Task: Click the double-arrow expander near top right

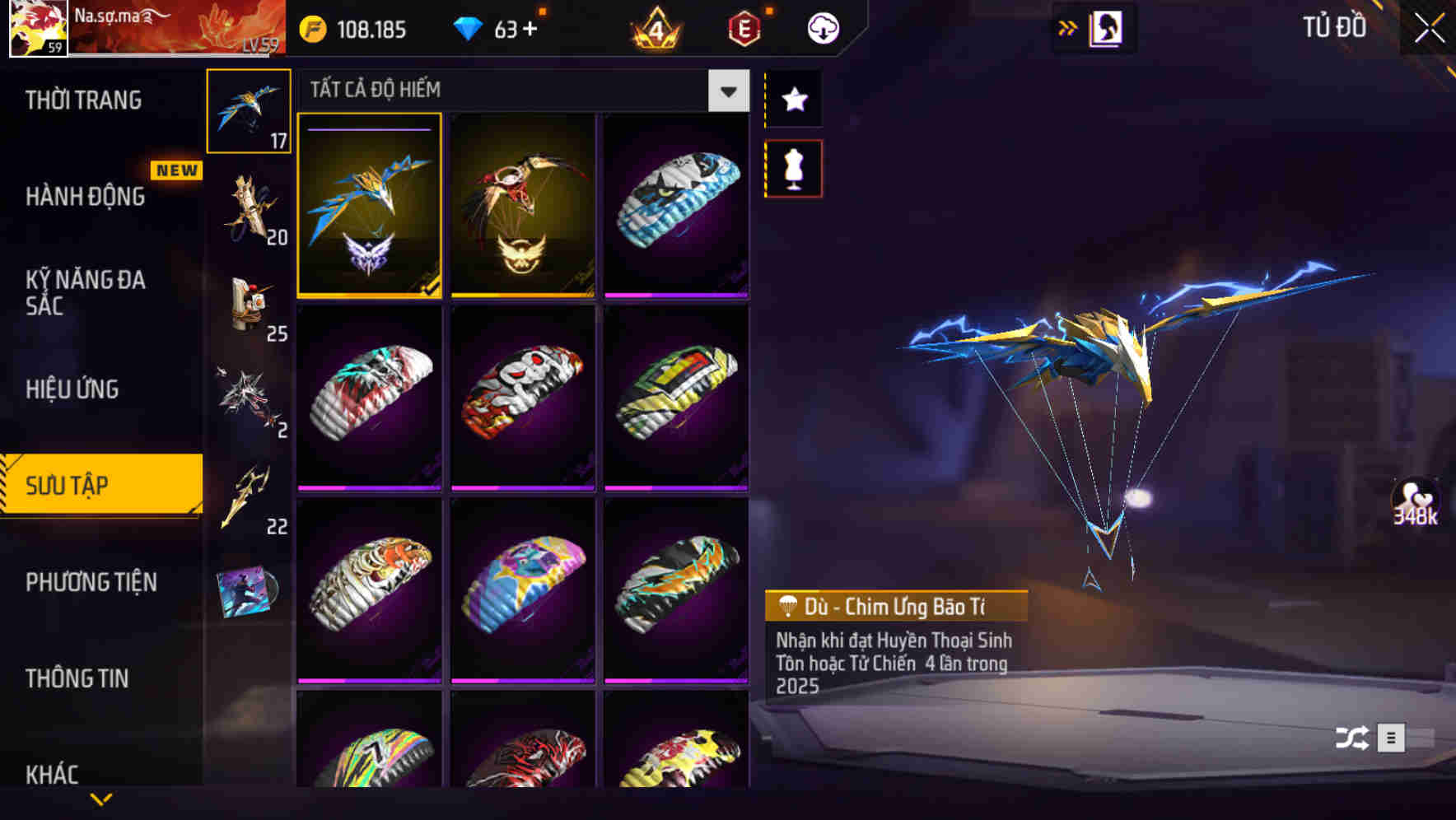Action: click(x=1068, y=27)
